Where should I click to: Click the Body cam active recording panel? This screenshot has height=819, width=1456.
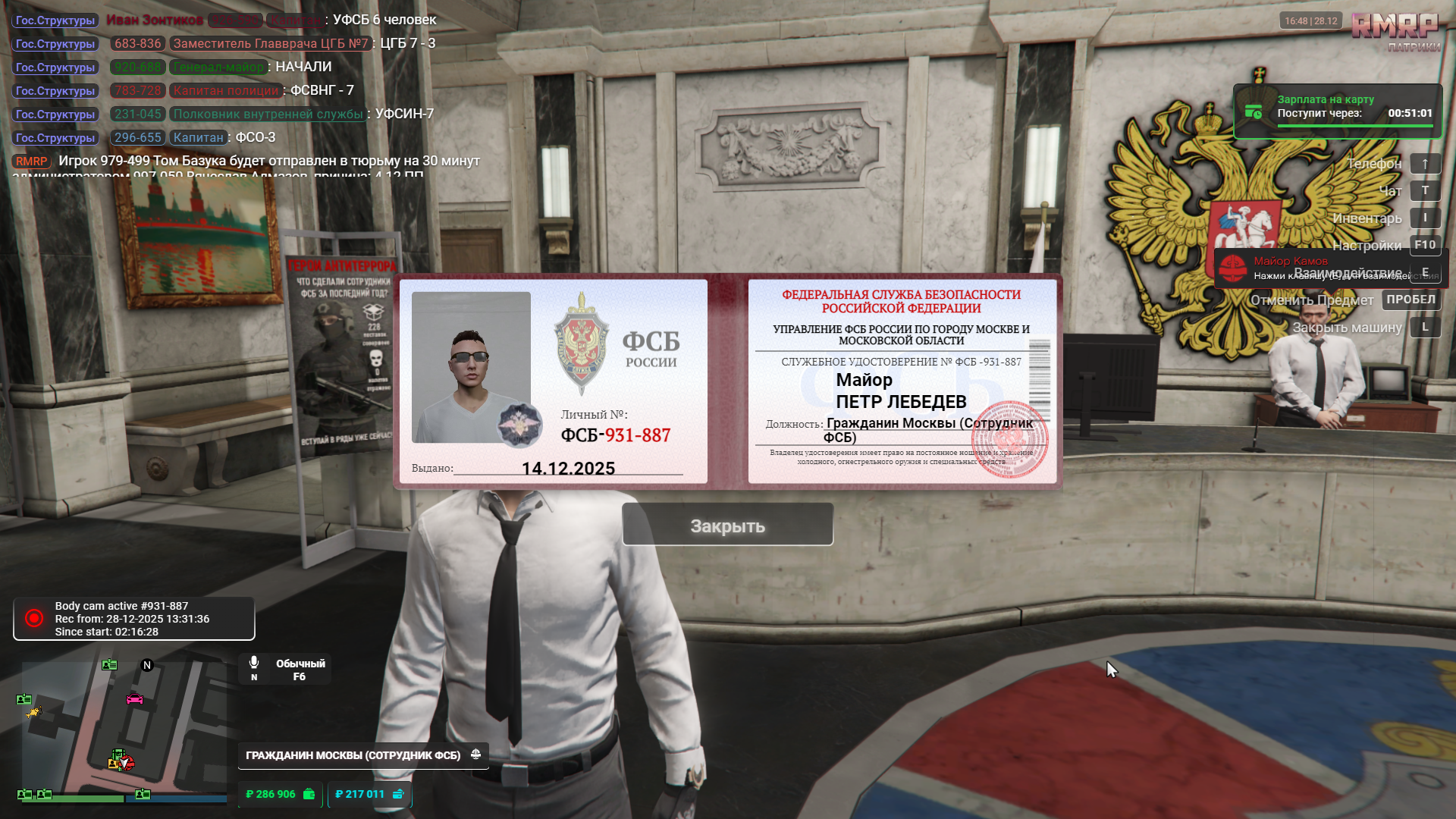point(134,619)
